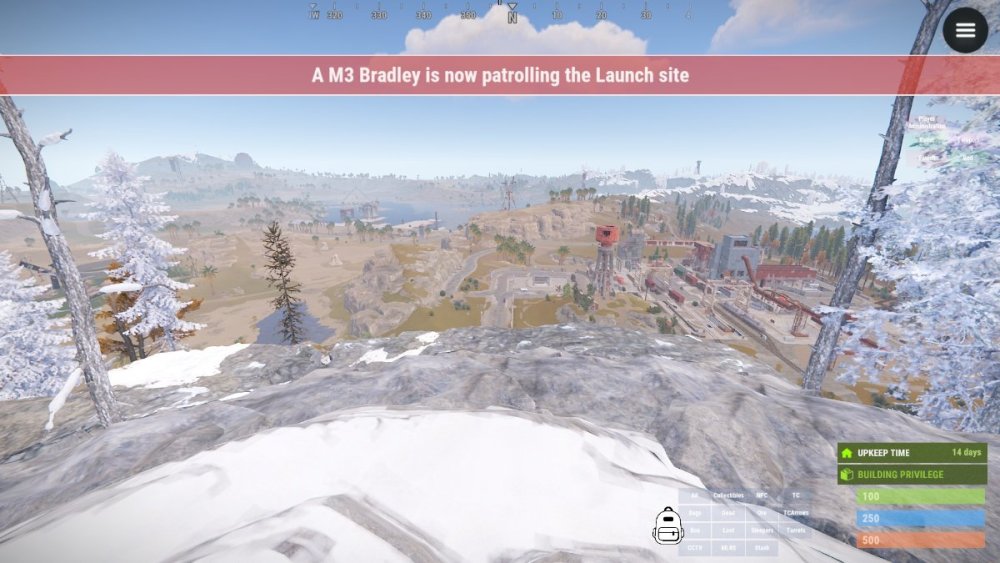
Task: Toggle the Stash filter button
Action: 762,548
